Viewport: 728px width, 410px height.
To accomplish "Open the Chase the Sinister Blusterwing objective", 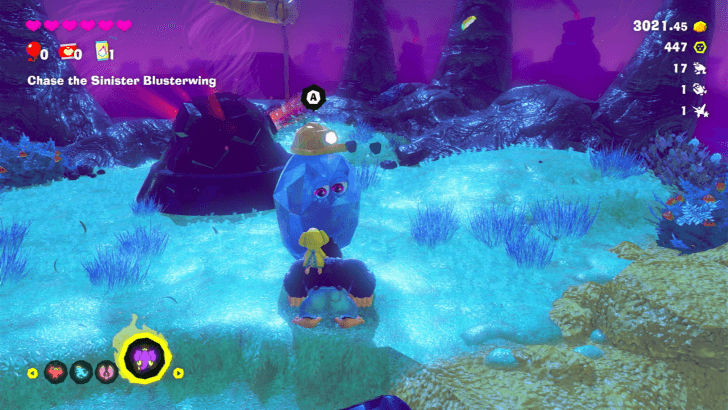I will coord(122,80).
